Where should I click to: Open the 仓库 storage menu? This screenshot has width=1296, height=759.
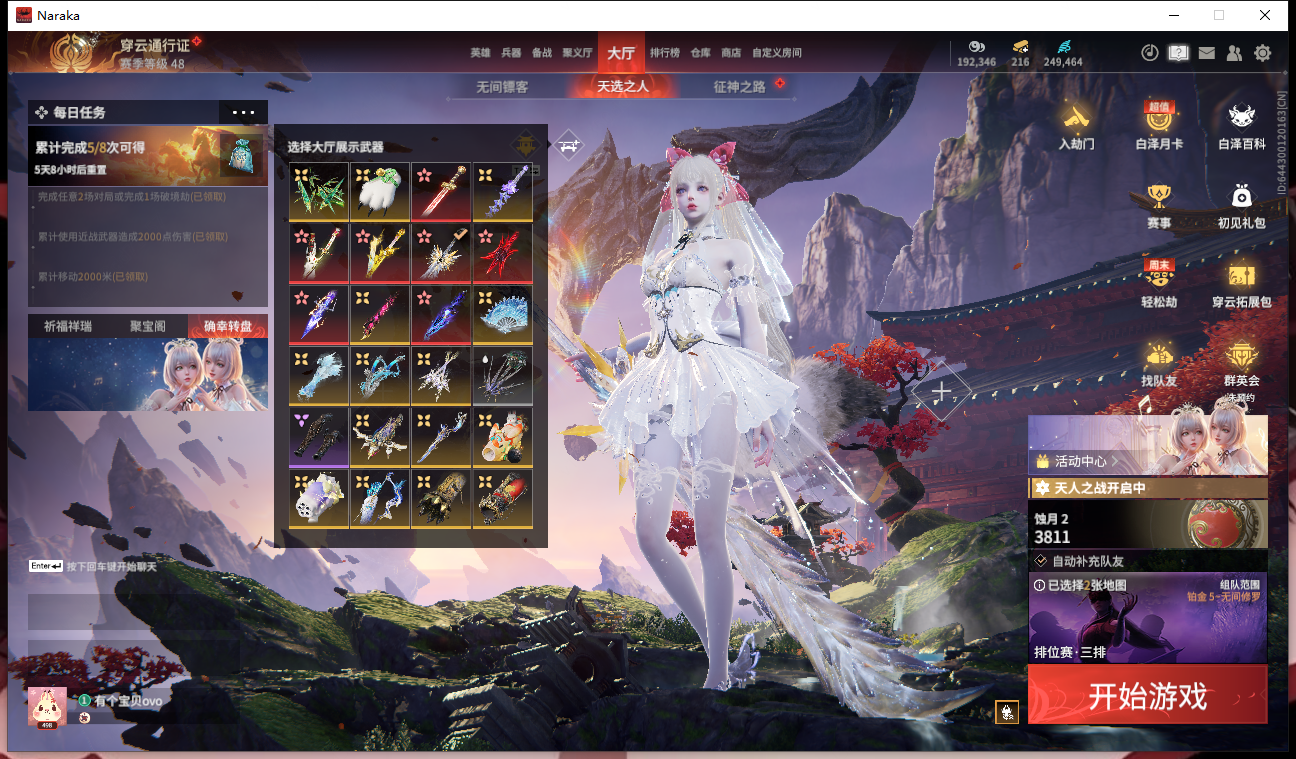[700, 53]
